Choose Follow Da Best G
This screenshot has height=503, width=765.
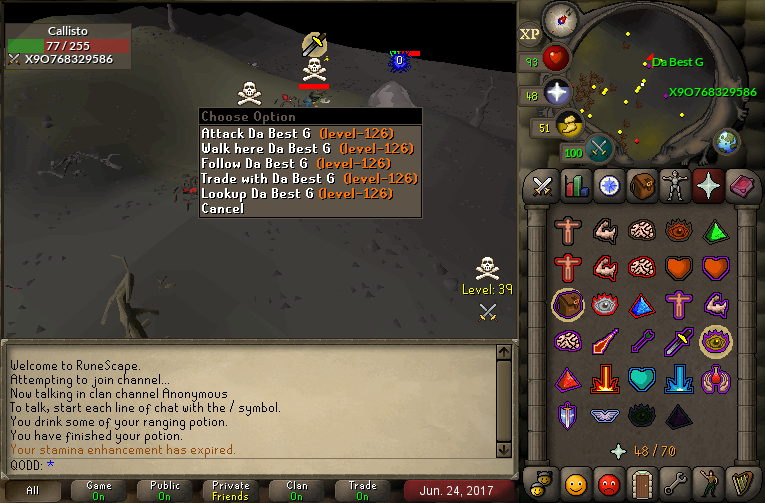295,163
